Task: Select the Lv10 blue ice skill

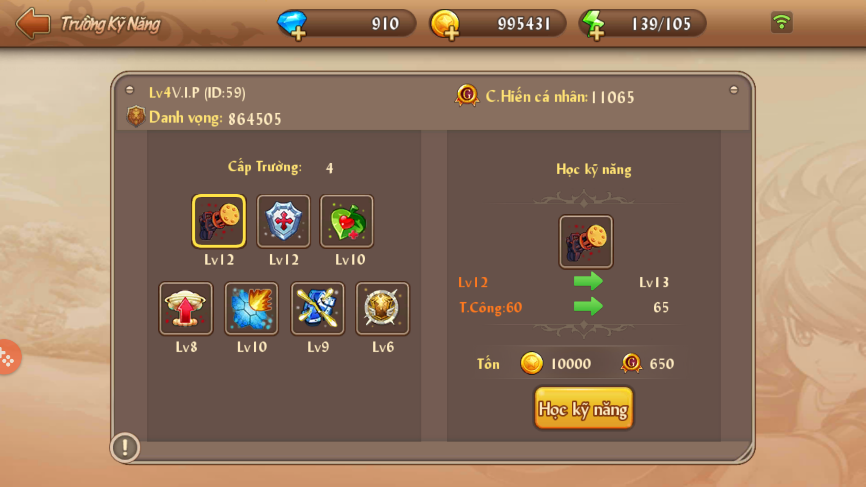Action: (x=251, y=308)
